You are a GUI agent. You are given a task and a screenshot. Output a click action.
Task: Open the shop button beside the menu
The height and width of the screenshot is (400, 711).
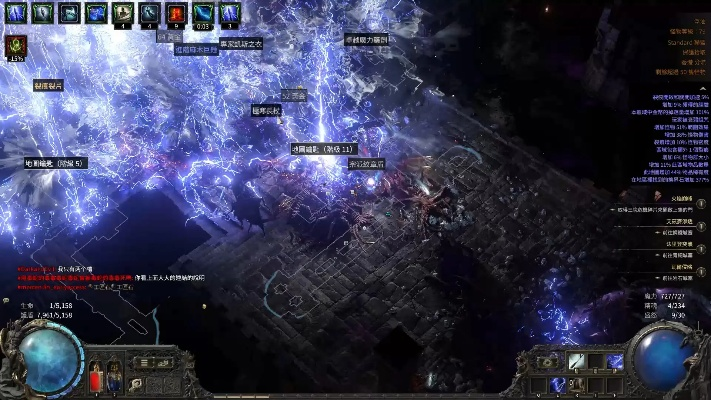click(x=165, y=363)
